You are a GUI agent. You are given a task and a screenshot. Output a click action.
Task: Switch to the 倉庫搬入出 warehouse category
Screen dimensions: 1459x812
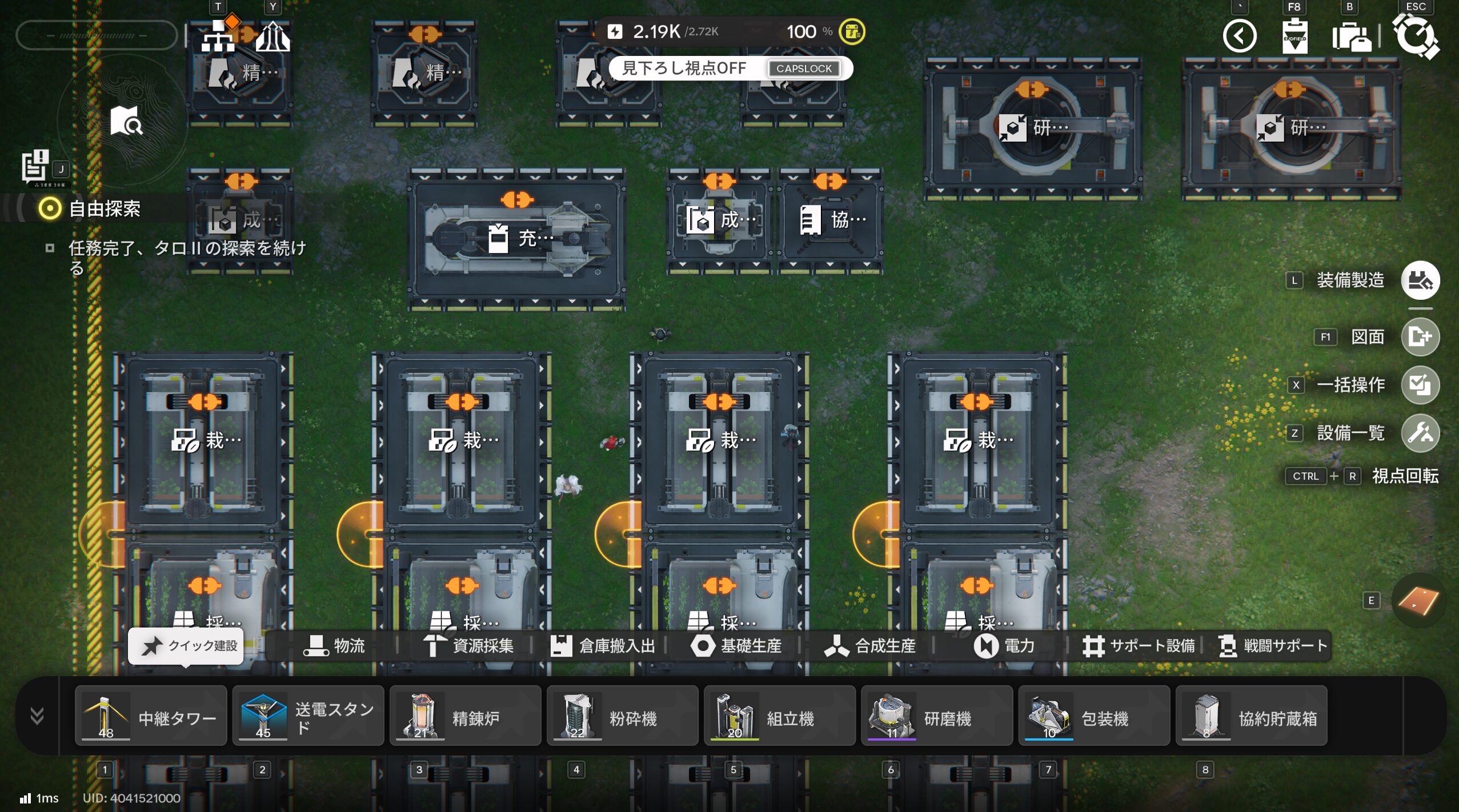coord(603,646)
